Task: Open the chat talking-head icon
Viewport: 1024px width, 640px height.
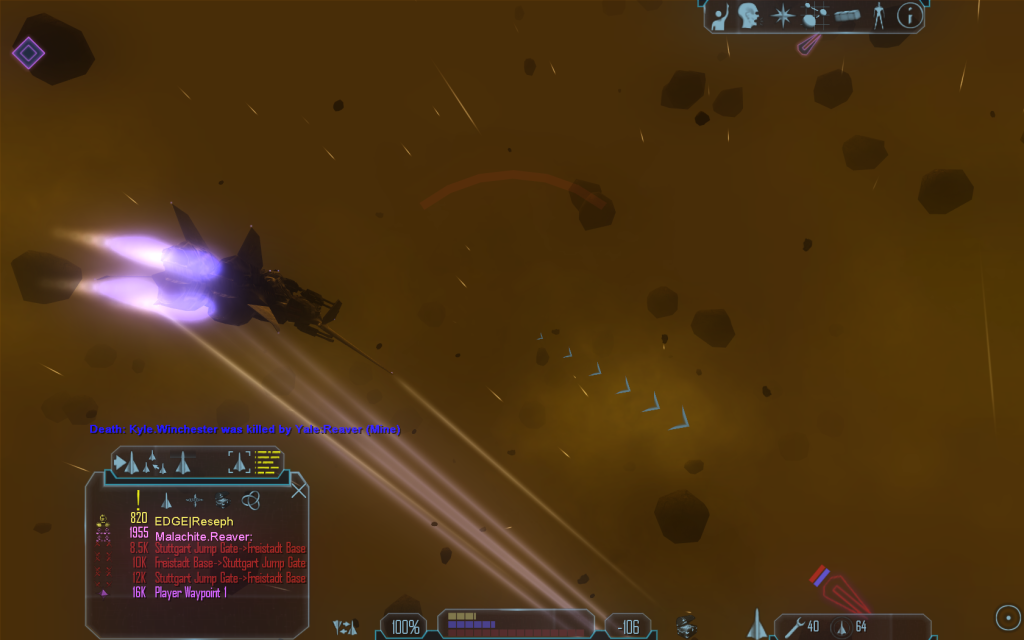Action: [749, 16]
